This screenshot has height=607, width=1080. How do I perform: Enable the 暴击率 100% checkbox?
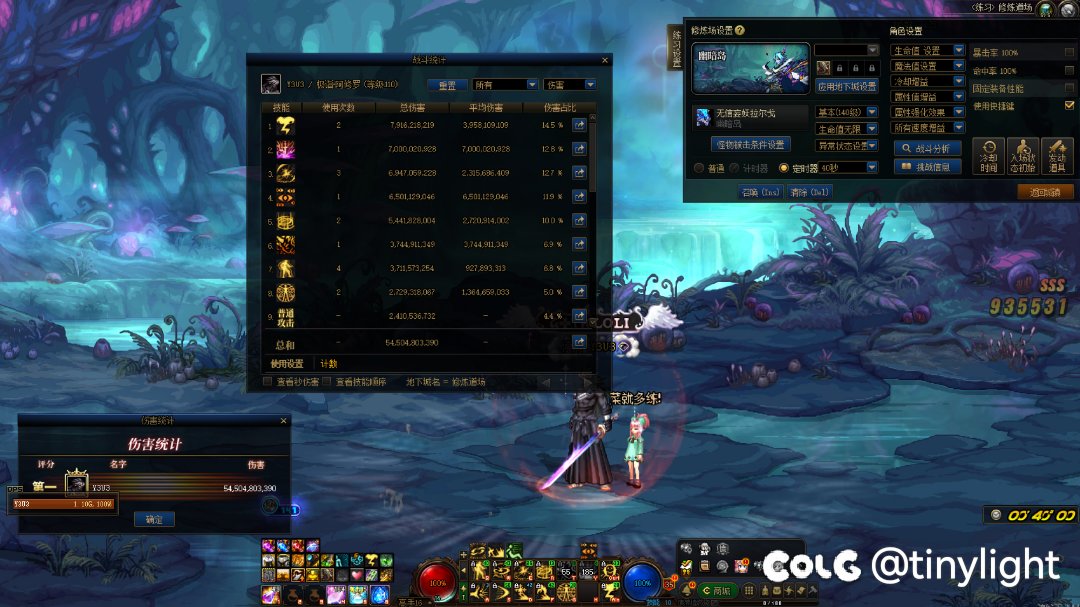pos(1069,52)
